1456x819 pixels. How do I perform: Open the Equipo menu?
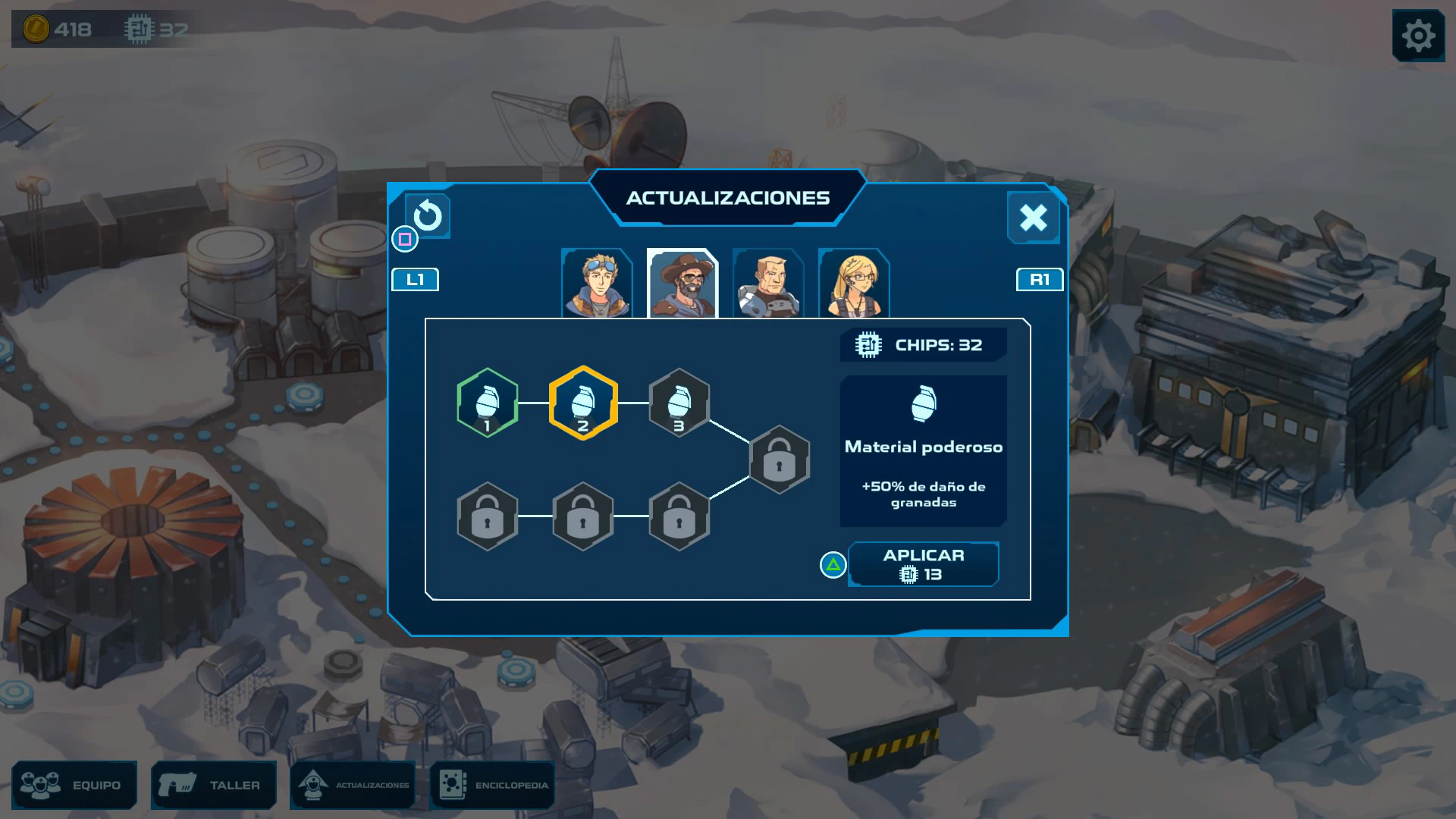pos(74,785)
